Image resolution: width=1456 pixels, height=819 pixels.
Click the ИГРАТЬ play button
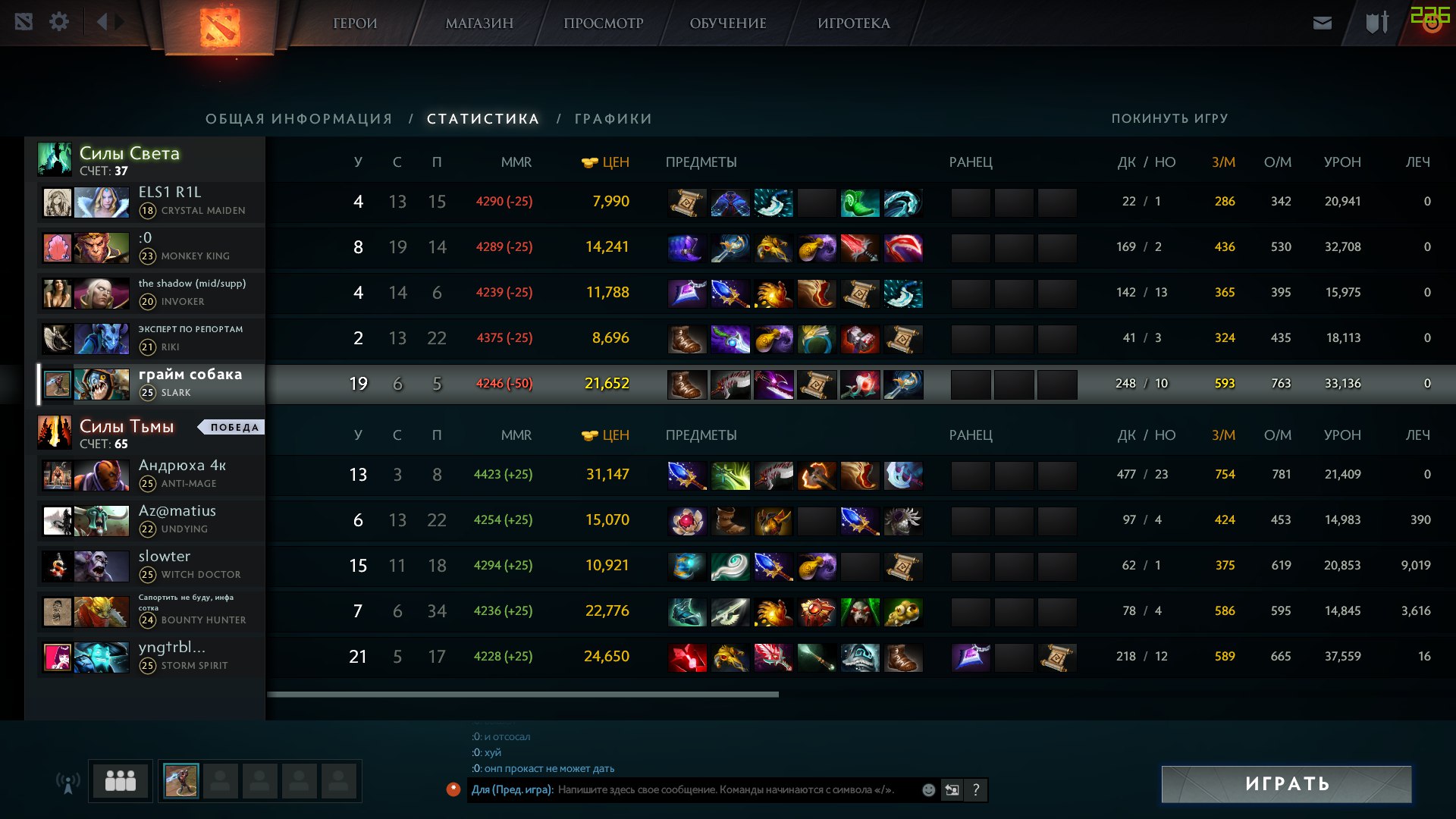click(1286, 784)
